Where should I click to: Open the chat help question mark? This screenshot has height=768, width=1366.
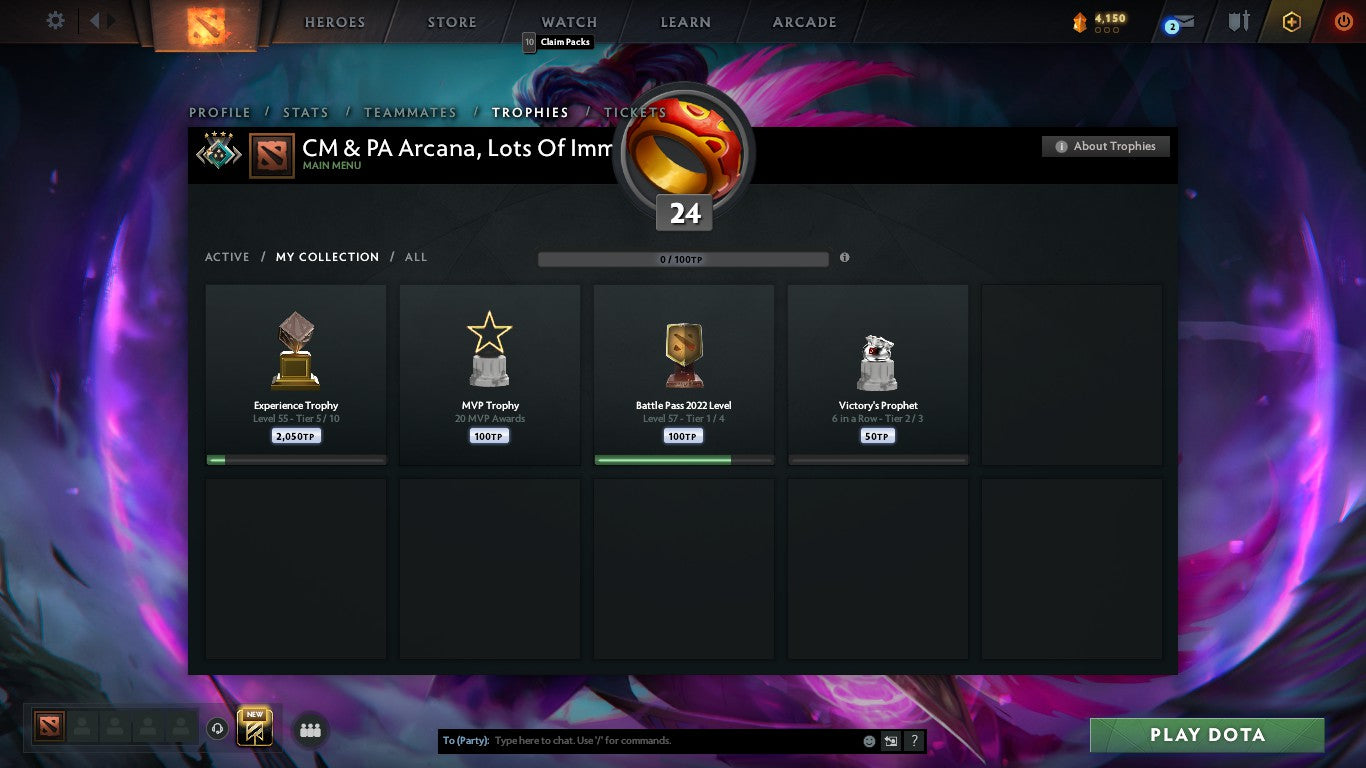[x=913, y=740]
